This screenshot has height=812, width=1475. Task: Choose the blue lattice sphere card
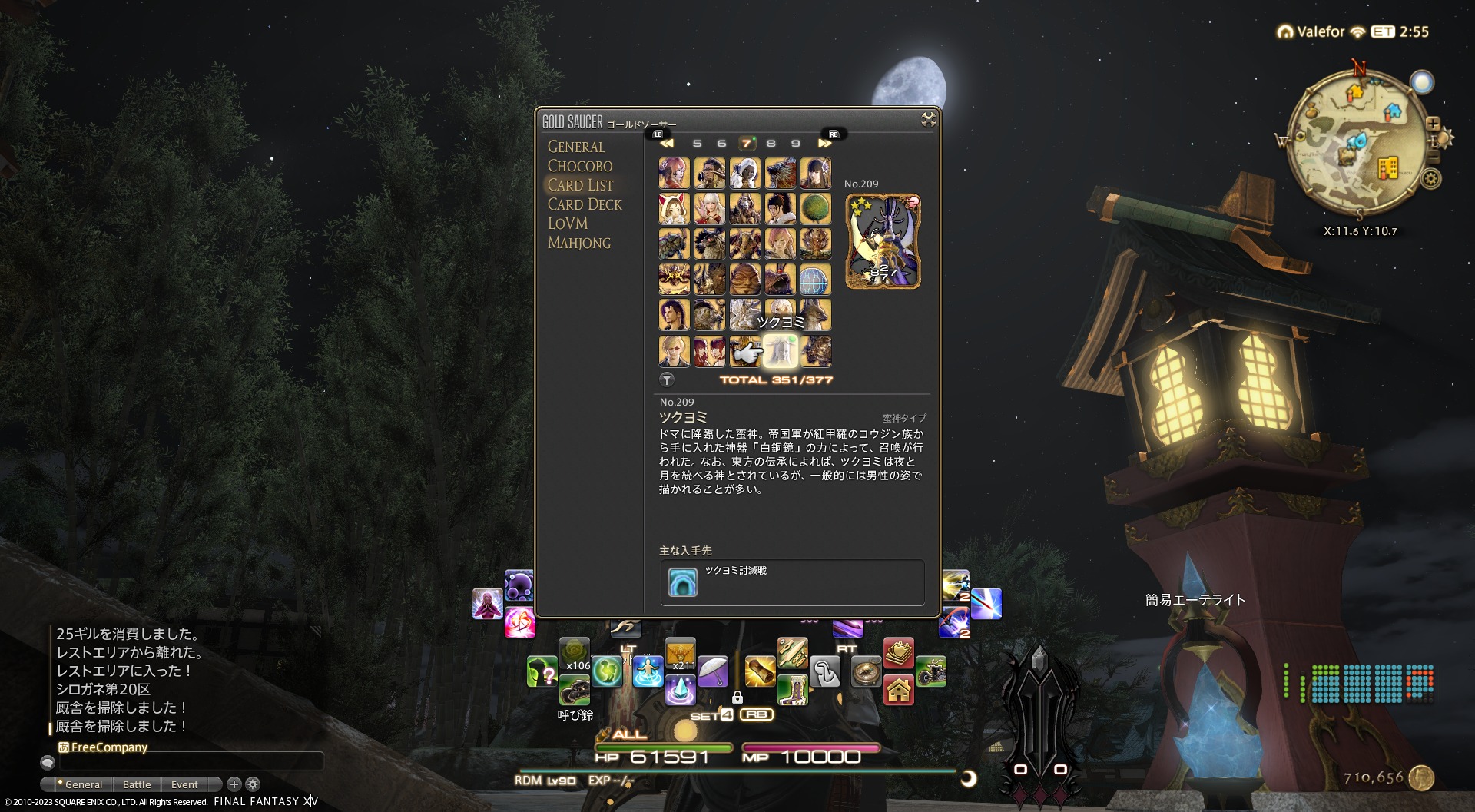coord(815,280)
